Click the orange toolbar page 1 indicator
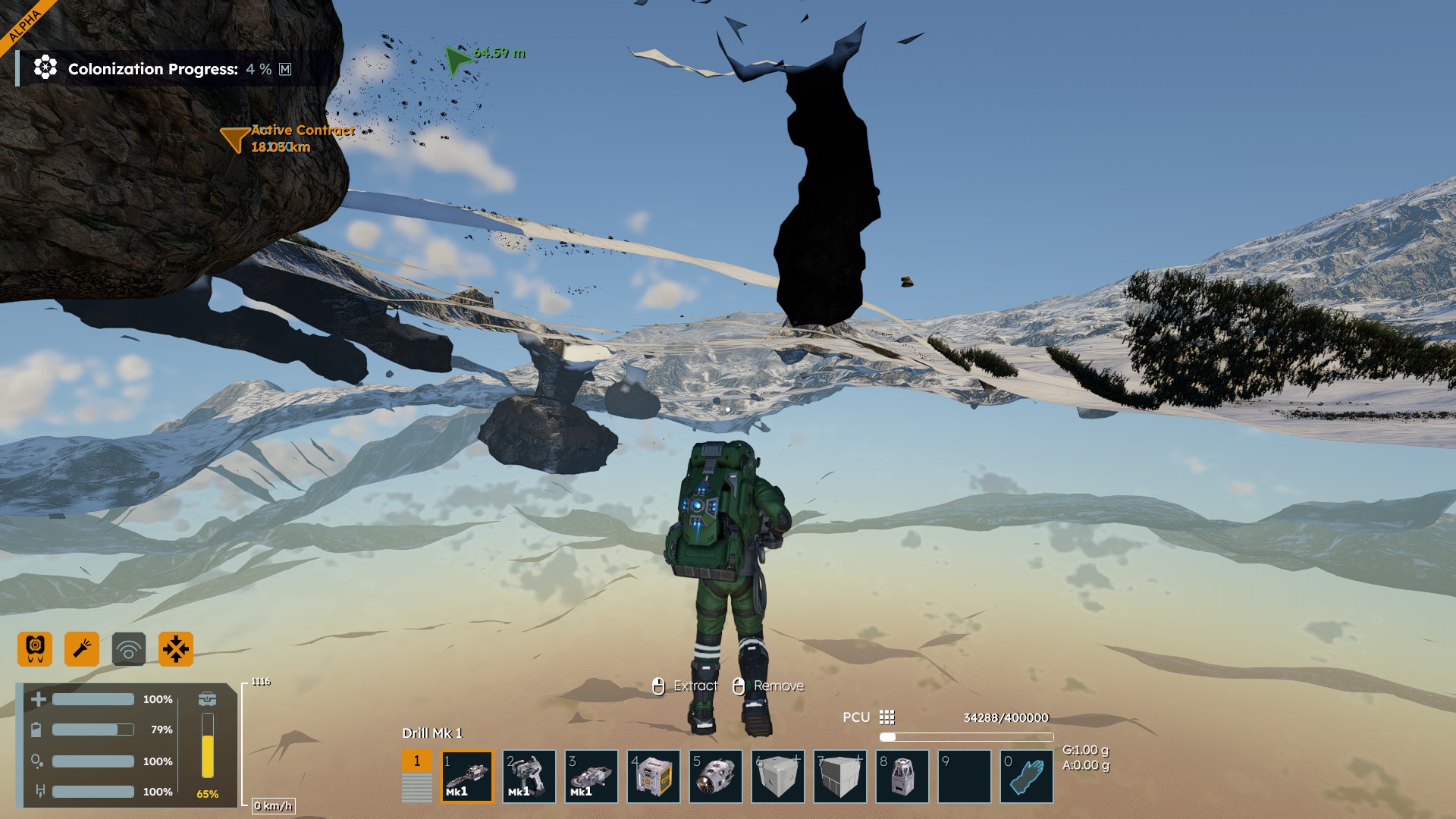This screenshot has height=819, width=1456. tap(416, 761)
